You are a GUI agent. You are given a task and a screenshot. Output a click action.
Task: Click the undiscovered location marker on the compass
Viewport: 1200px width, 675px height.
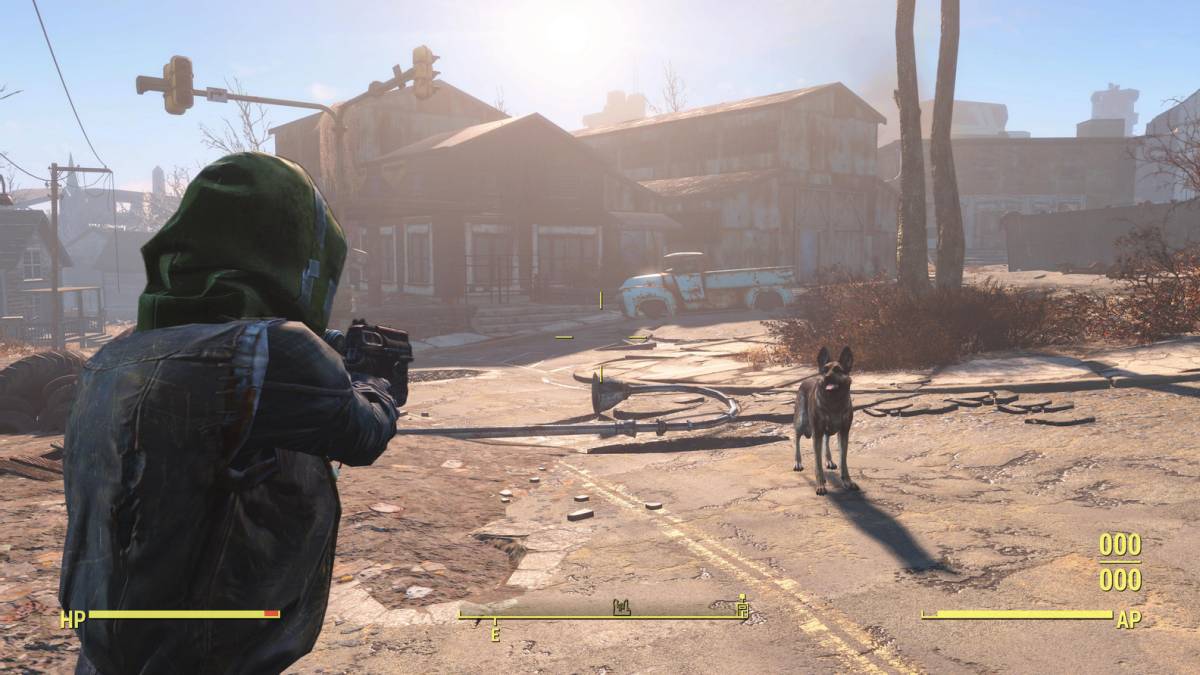(620, 606)
